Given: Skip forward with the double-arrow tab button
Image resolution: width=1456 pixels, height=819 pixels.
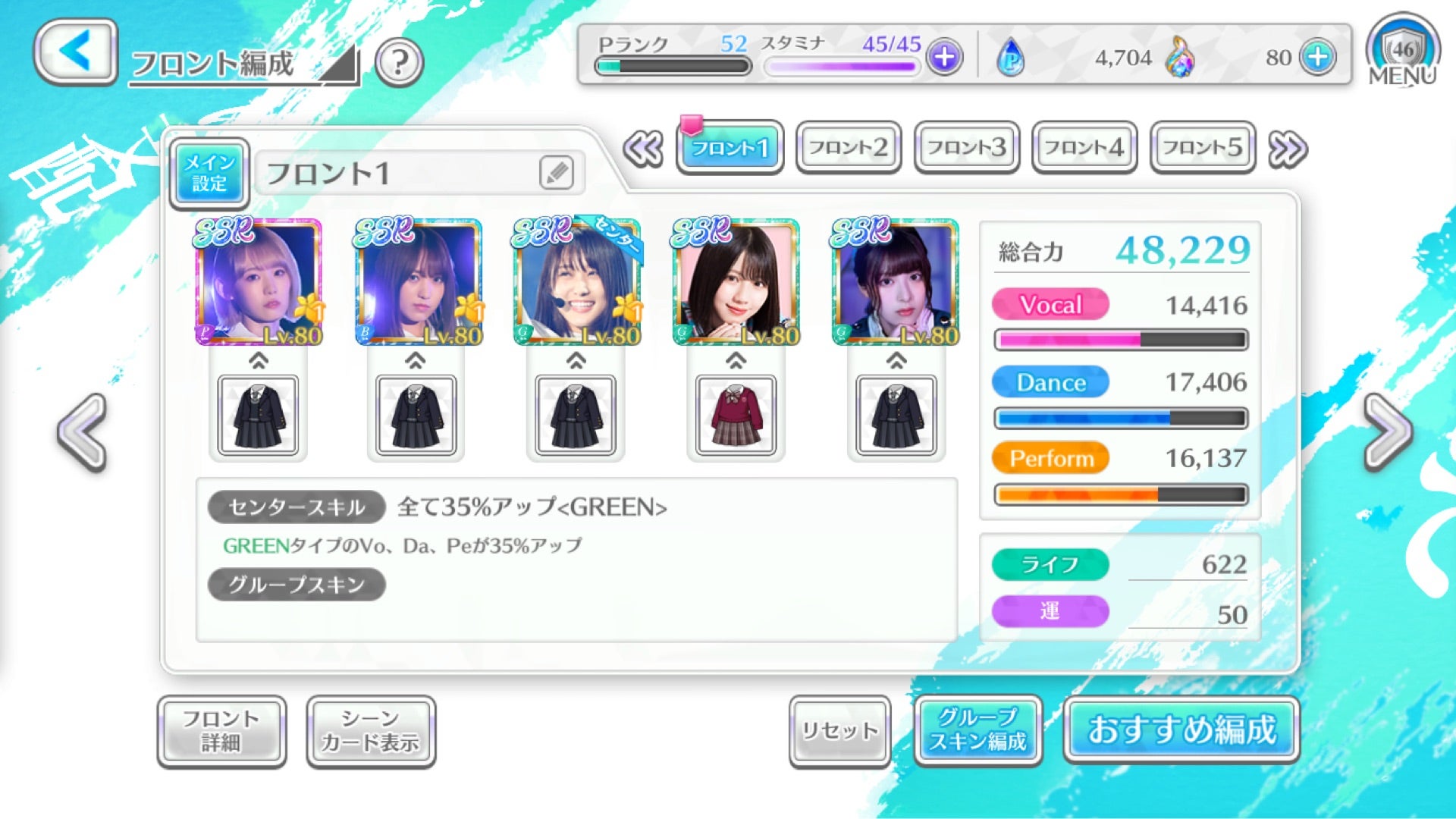Looking at the screenshot, I should point(1288,149).
